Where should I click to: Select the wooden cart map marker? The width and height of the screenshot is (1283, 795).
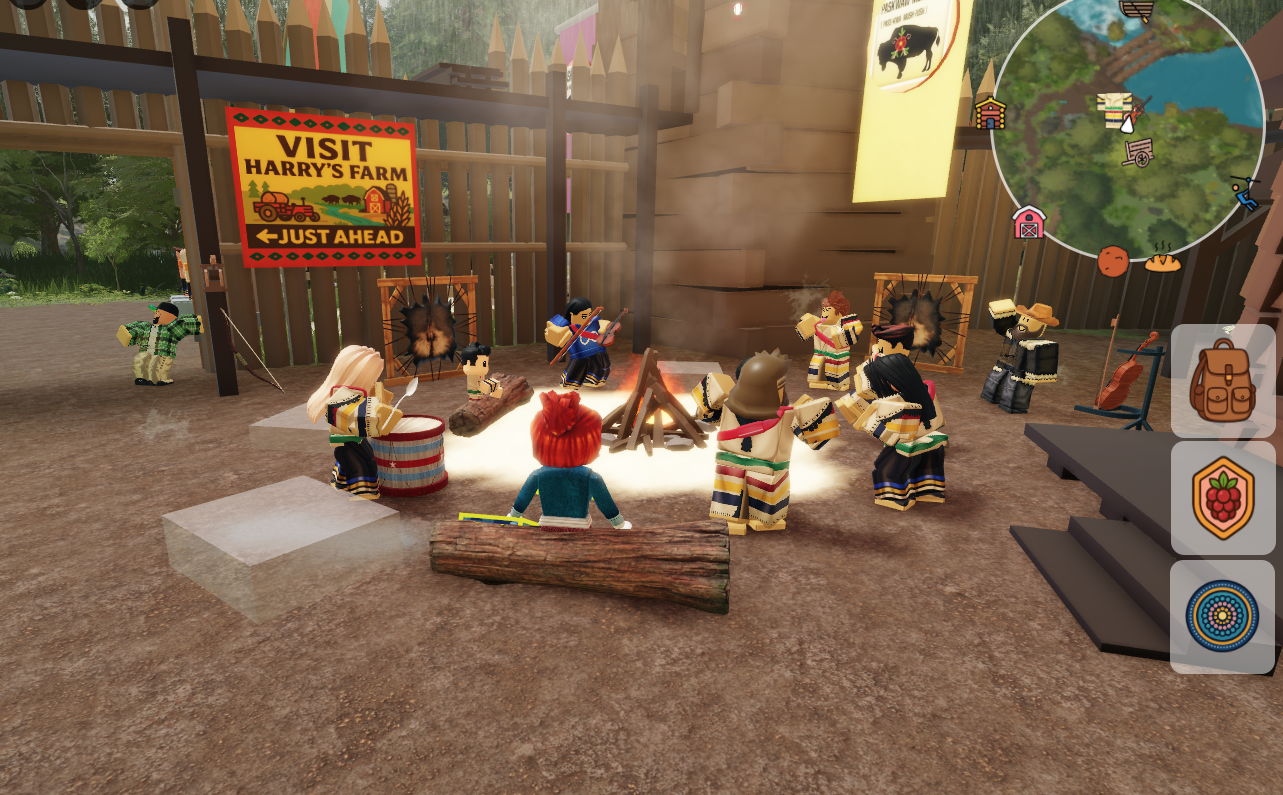pyautogui.click(x=1137, y=152)
